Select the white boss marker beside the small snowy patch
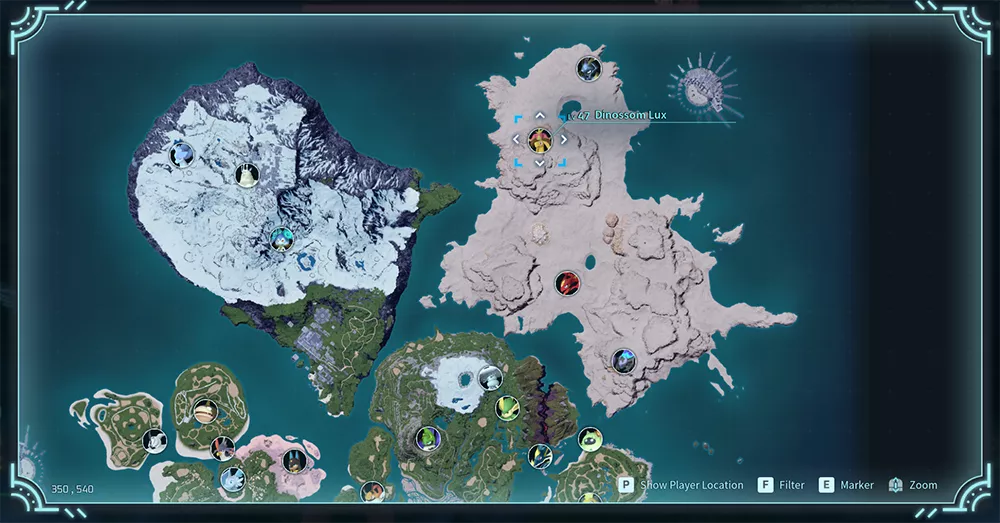Viewport: 1000px width, 523px height. tap(490, 378)
